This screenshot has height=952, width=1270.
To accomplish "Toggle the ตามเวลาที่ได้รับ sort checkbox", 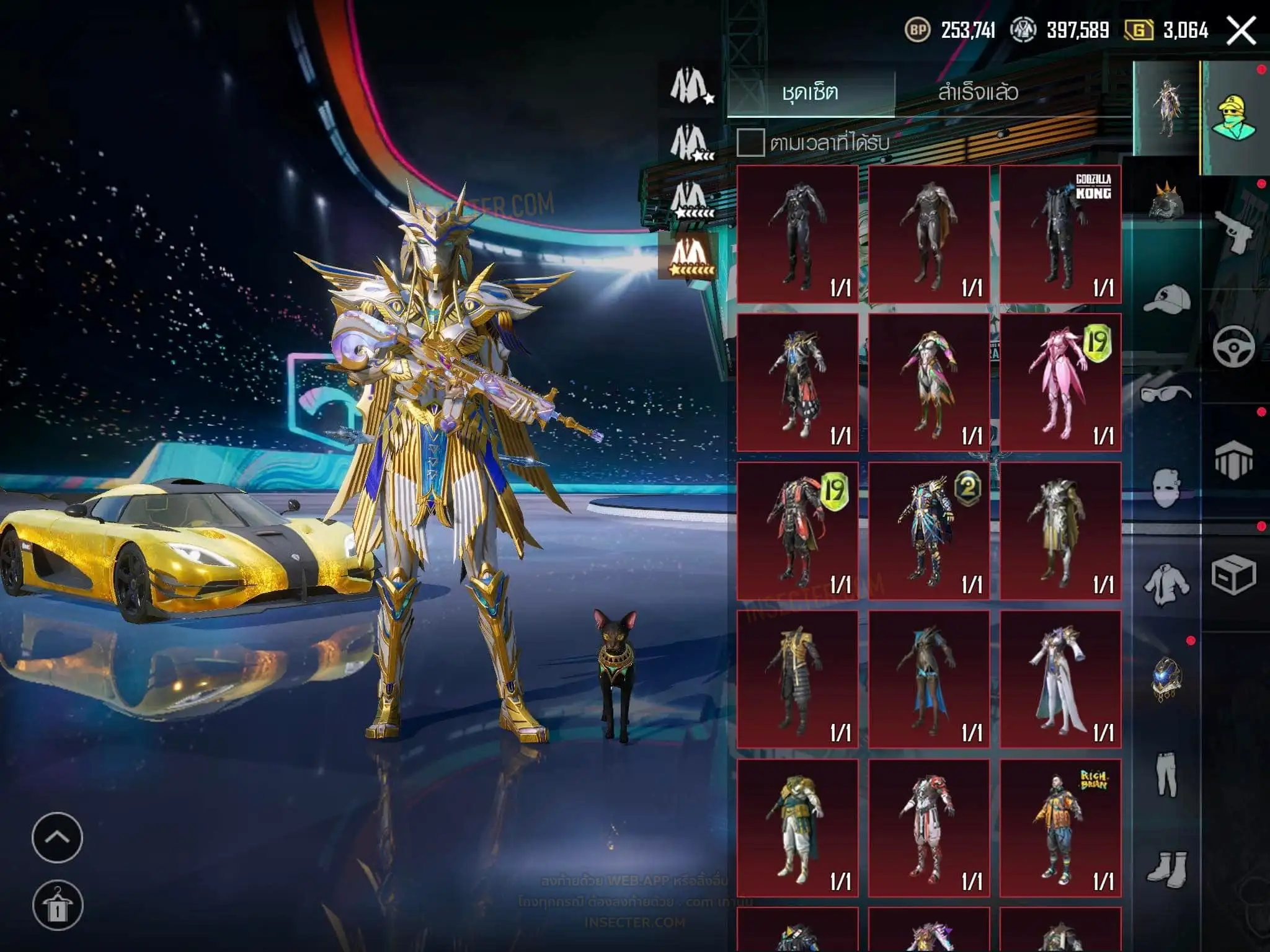I will pyautogui.click(x=750, y=143).
